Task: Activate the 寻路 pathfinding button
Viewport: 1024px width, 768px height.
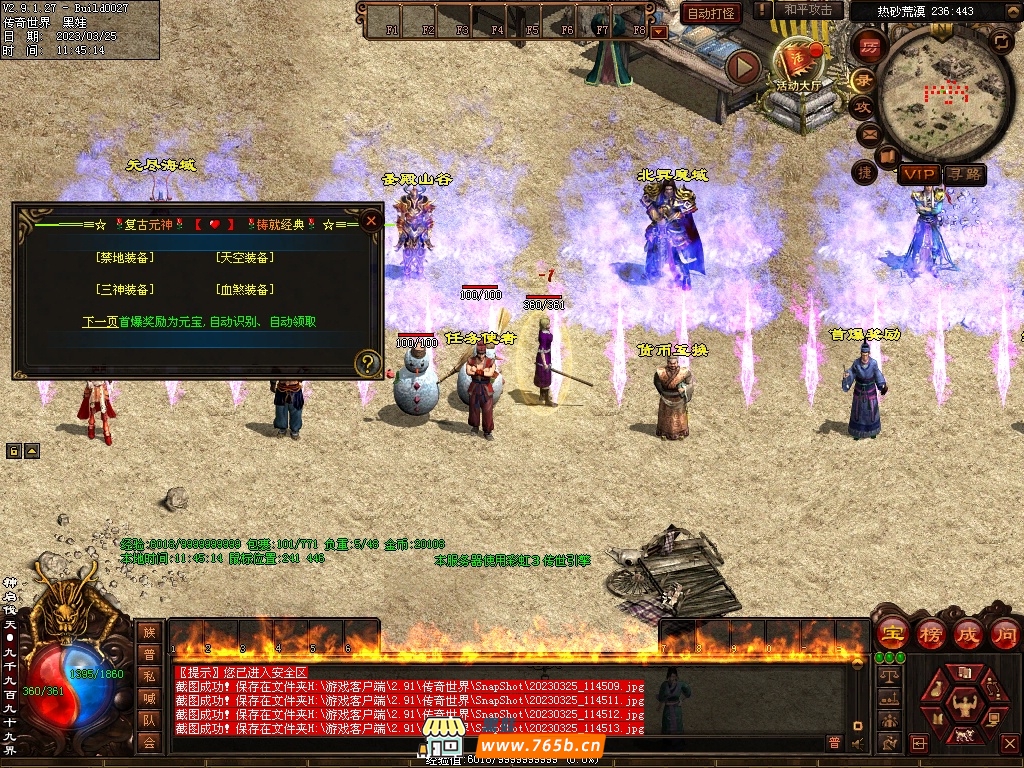Action: 964,175
